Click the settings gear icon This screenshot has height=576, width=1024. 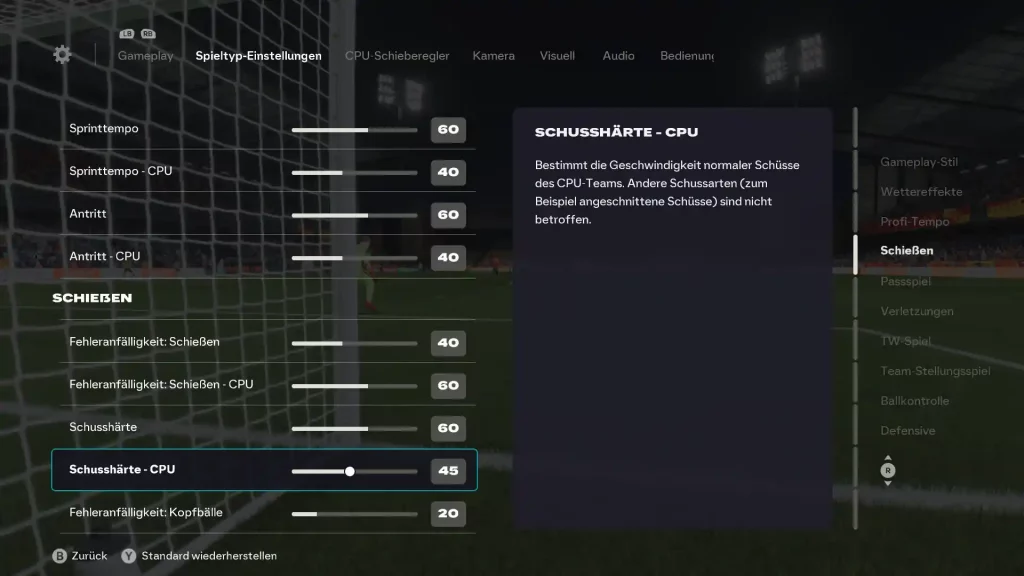(62, 55)
